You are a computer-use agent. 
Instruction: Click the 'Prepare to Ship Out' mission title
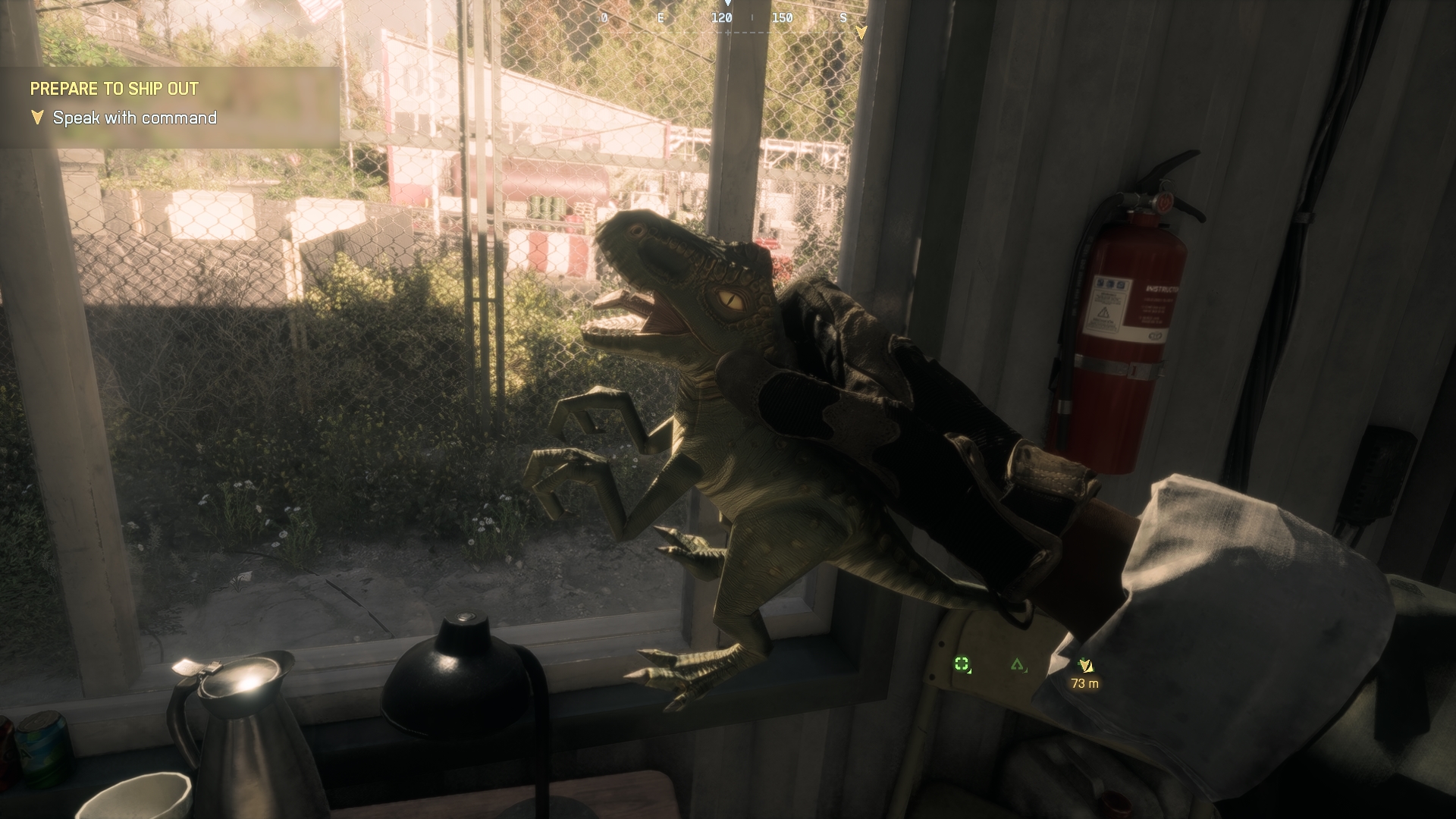(x=114, y=89)
